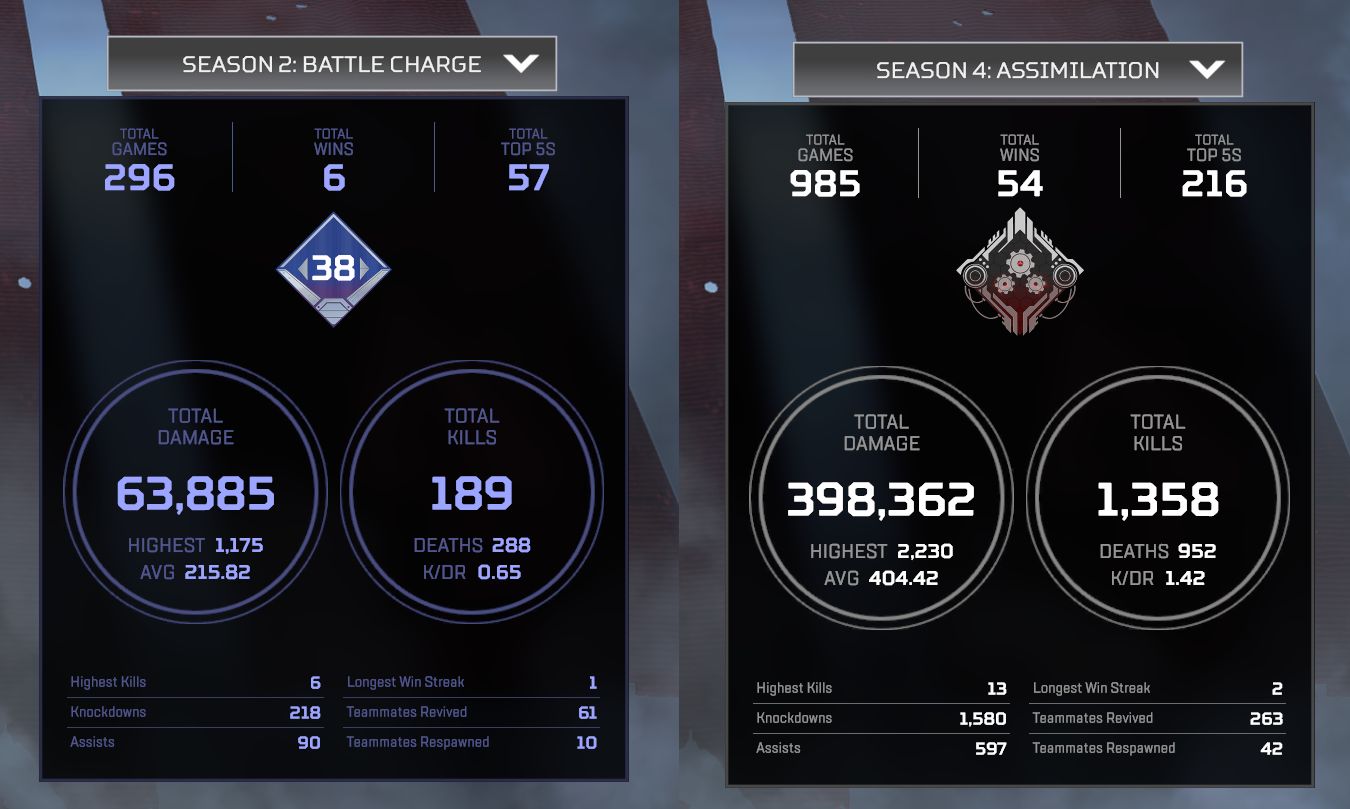Expand the Season 4: Assimilation season selector
Screen dimensions: 1350x809
coord(1017,70)
